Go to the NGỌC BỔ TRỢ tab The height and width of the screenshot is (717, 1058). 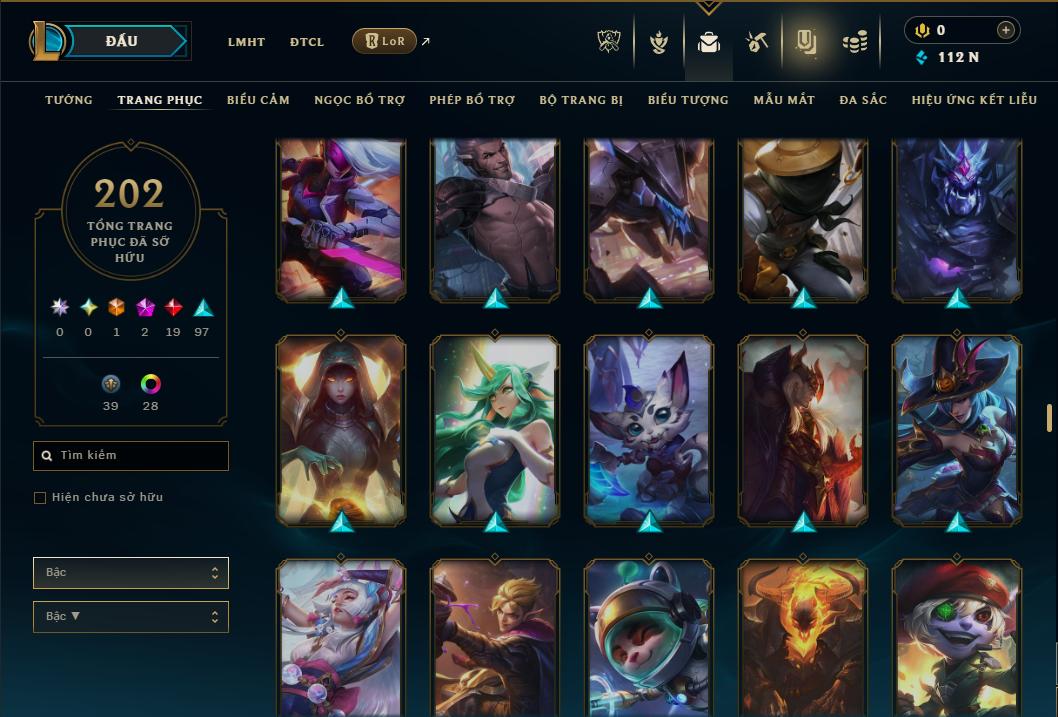(359, 100)
